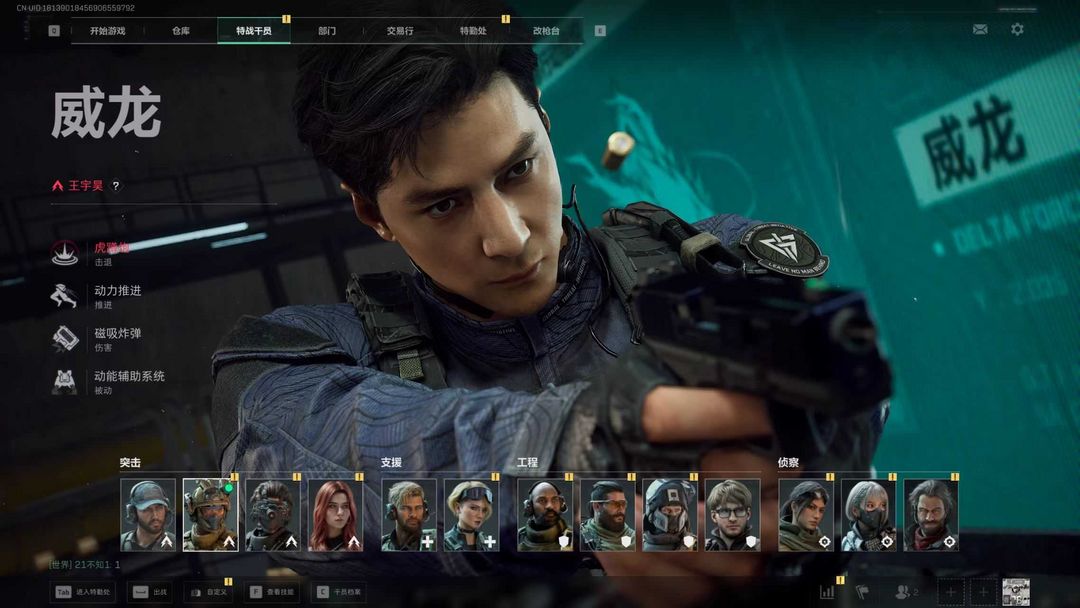Image resolution: width=1080 pixels, height=608 pixels.
Task: Choose the masked silver-haired recon operator
Action: 868,515
